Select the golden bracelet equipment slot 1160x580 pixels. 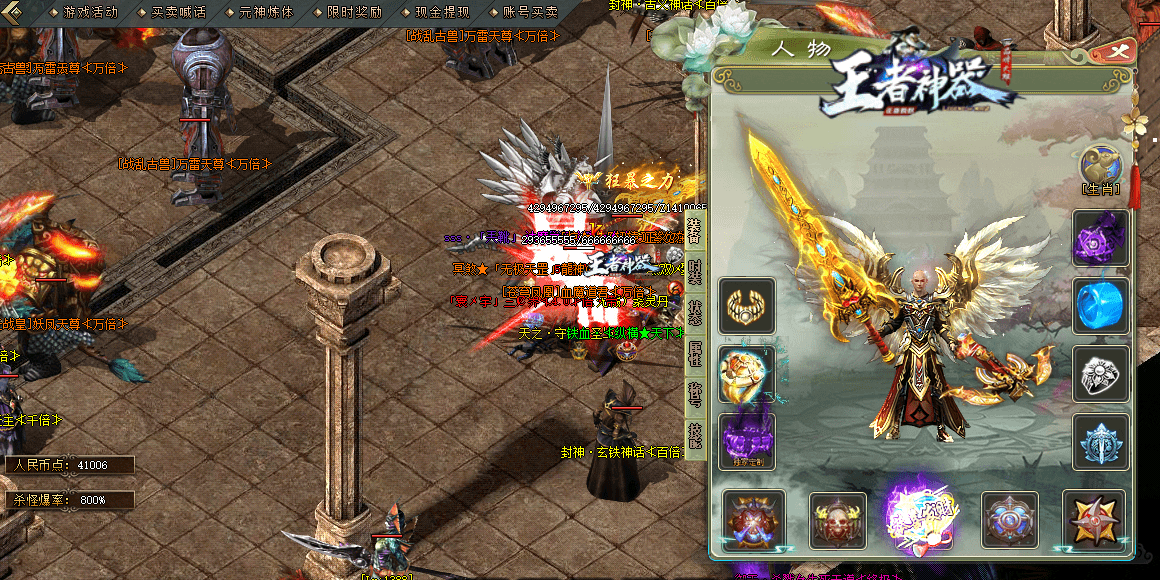tap(746, 305)
